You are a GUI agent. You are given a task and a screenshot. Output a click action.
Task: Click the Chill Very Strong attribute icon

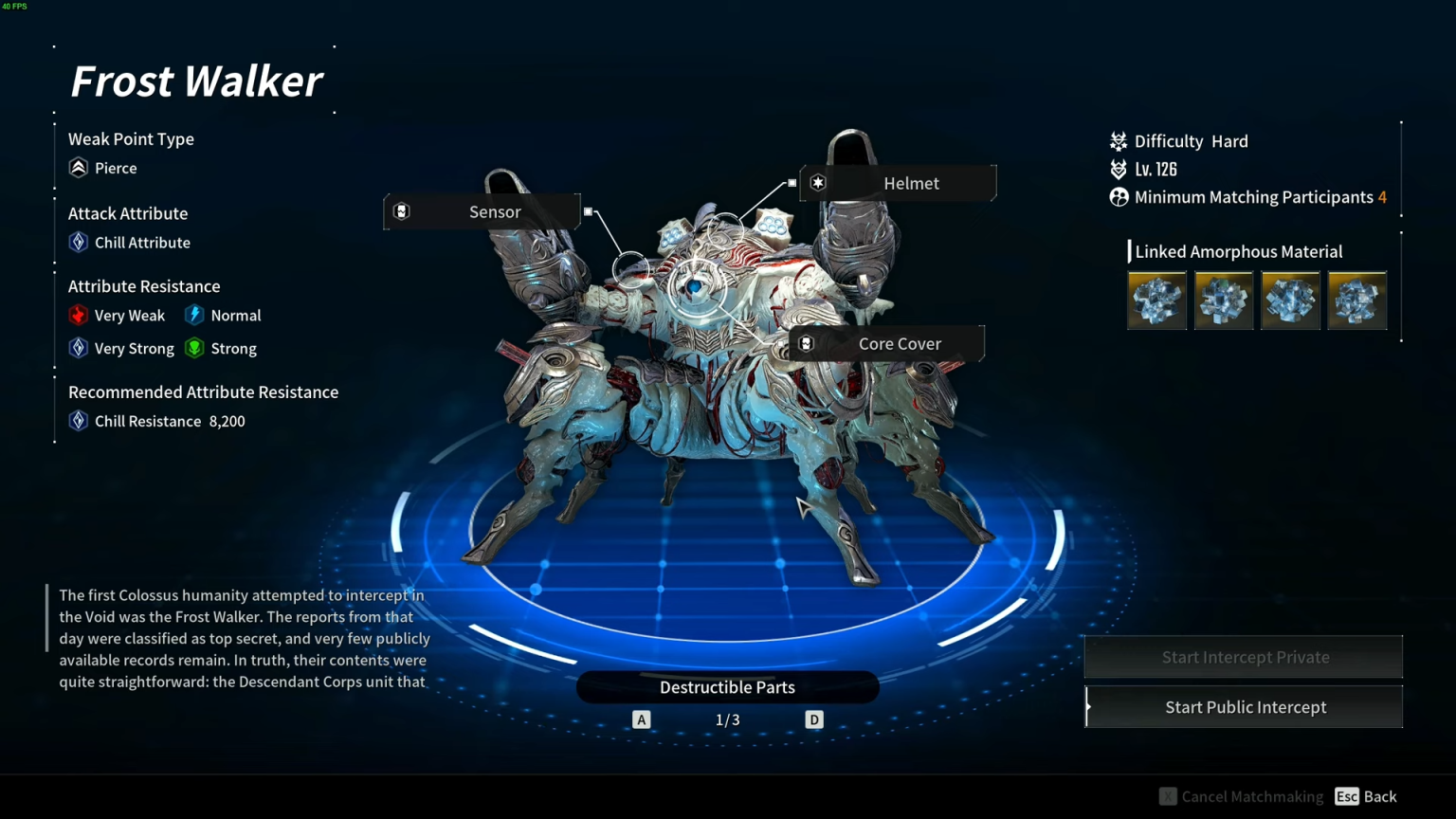click(x=79, y=348)
